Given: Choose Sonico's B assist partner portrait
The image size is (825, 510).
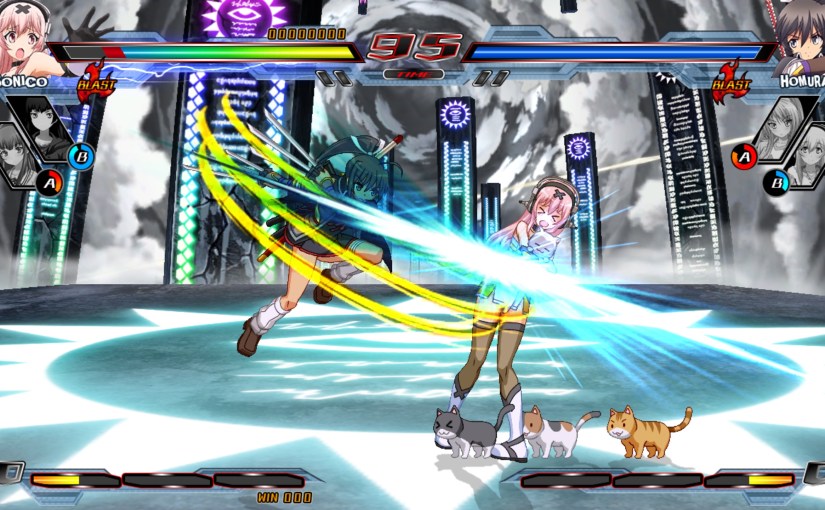Looking at the screenshot, I should 44,127.
